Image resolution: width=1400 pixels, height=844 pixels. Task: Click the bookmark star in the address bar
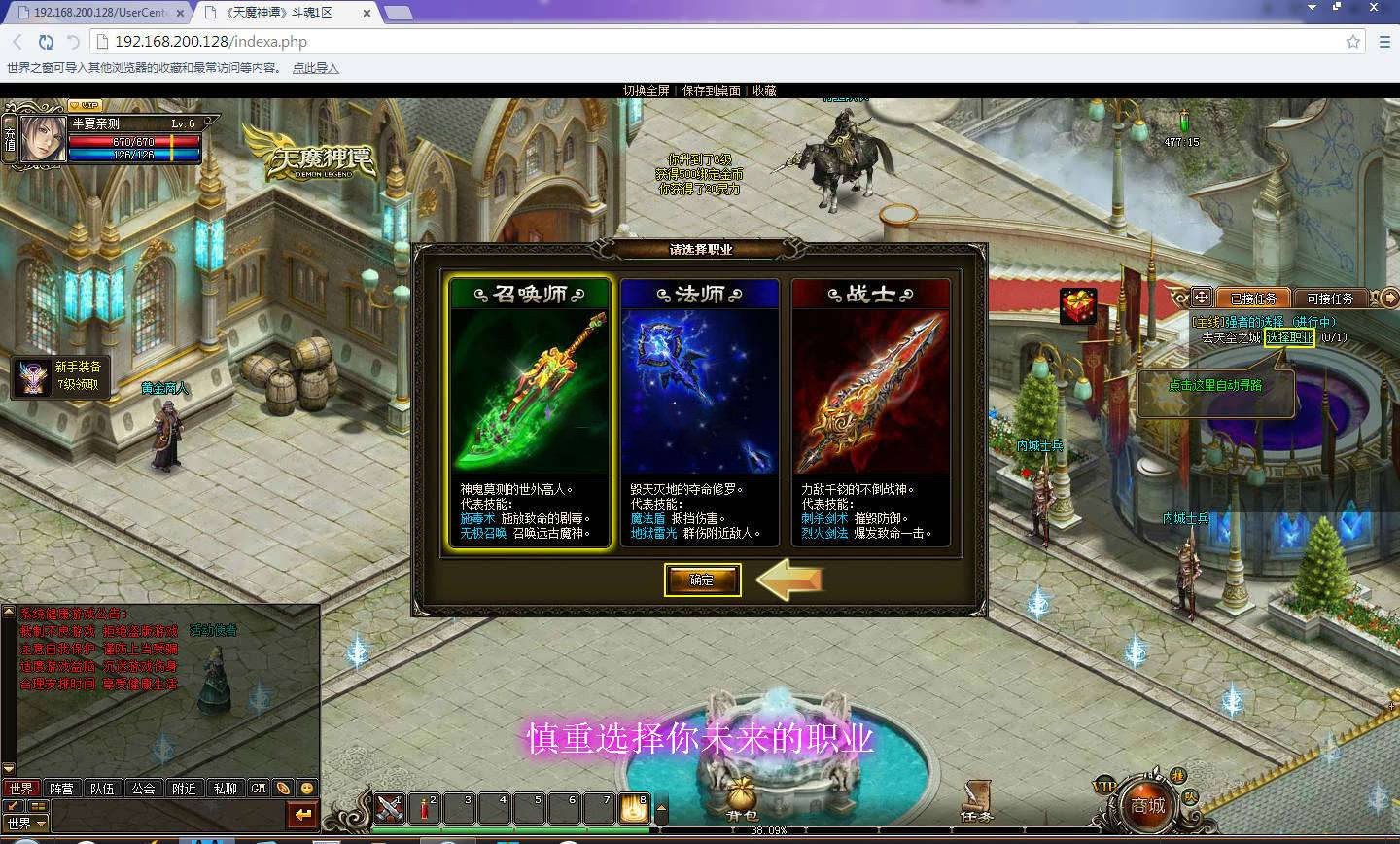coord(1352,42)
